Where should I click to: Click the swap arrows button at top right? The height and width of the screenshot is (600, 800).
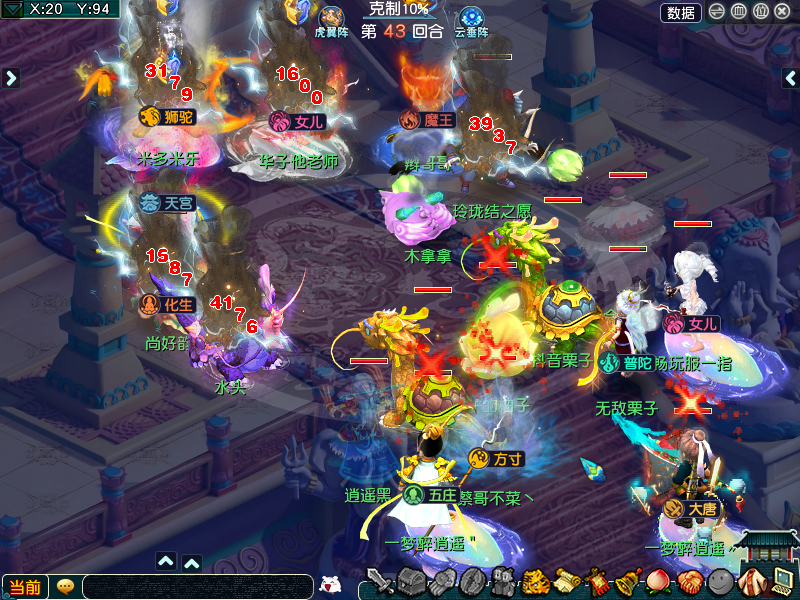717,12
